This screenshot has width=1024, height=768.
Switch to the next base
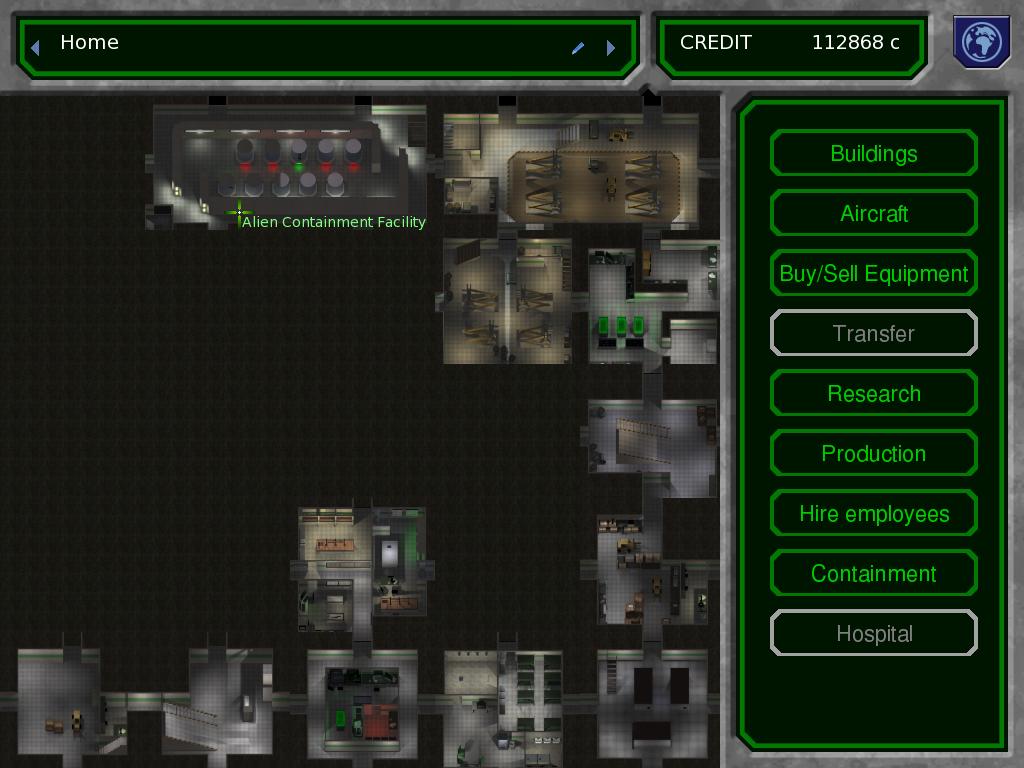pos(611,47)
